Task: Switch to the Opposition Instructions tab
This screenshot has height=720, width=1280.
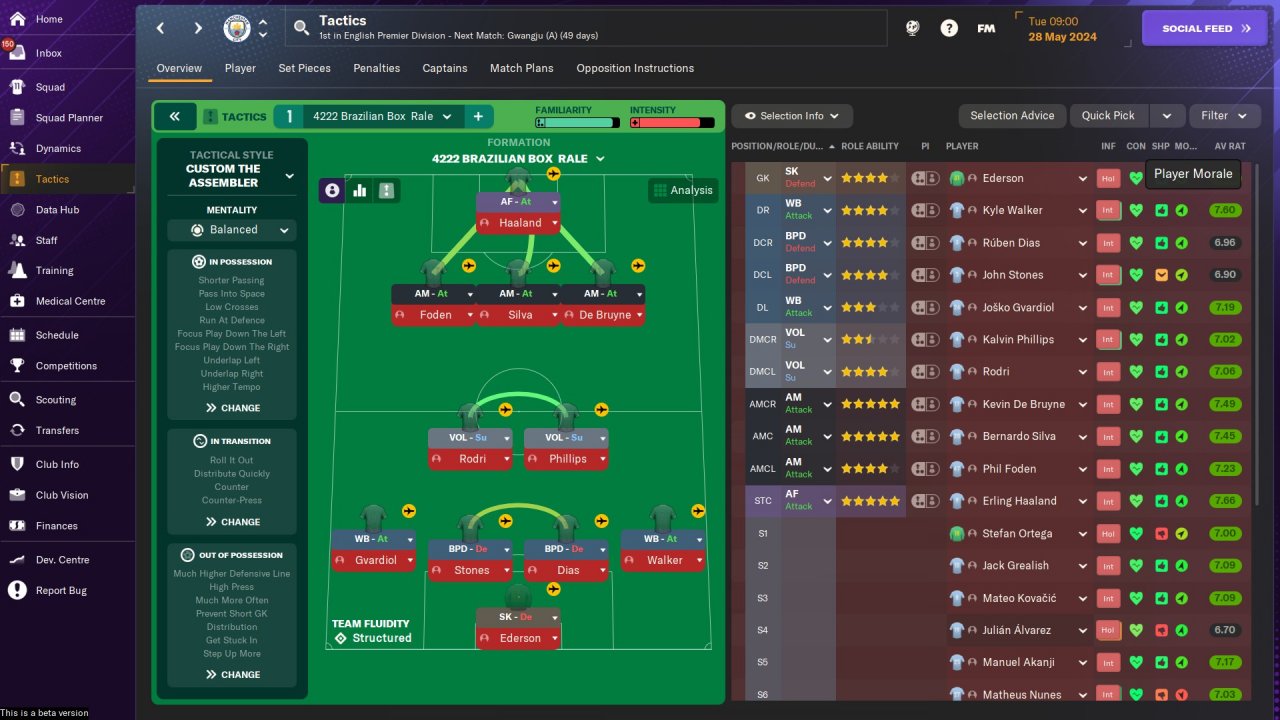Action: (635, 68)
